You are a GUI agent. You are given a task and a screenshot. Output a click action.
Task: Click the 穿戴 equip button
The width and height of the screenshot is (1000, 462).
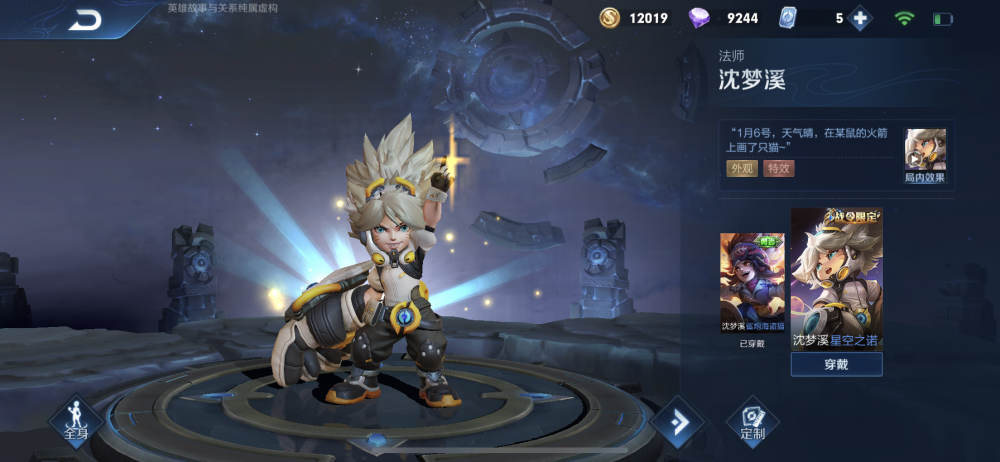point(836,364)
